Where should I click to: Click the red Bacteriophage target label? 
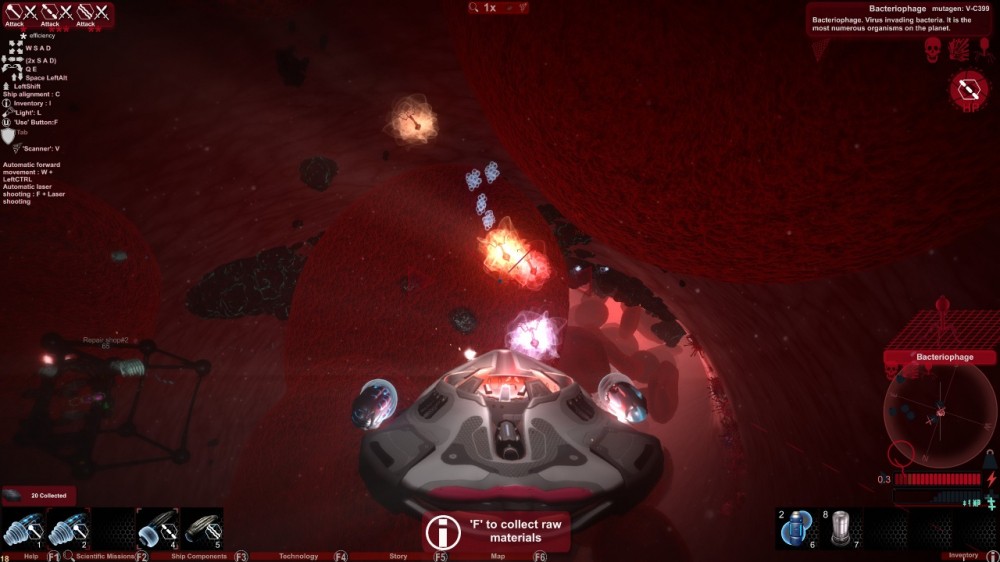(939, 357)
